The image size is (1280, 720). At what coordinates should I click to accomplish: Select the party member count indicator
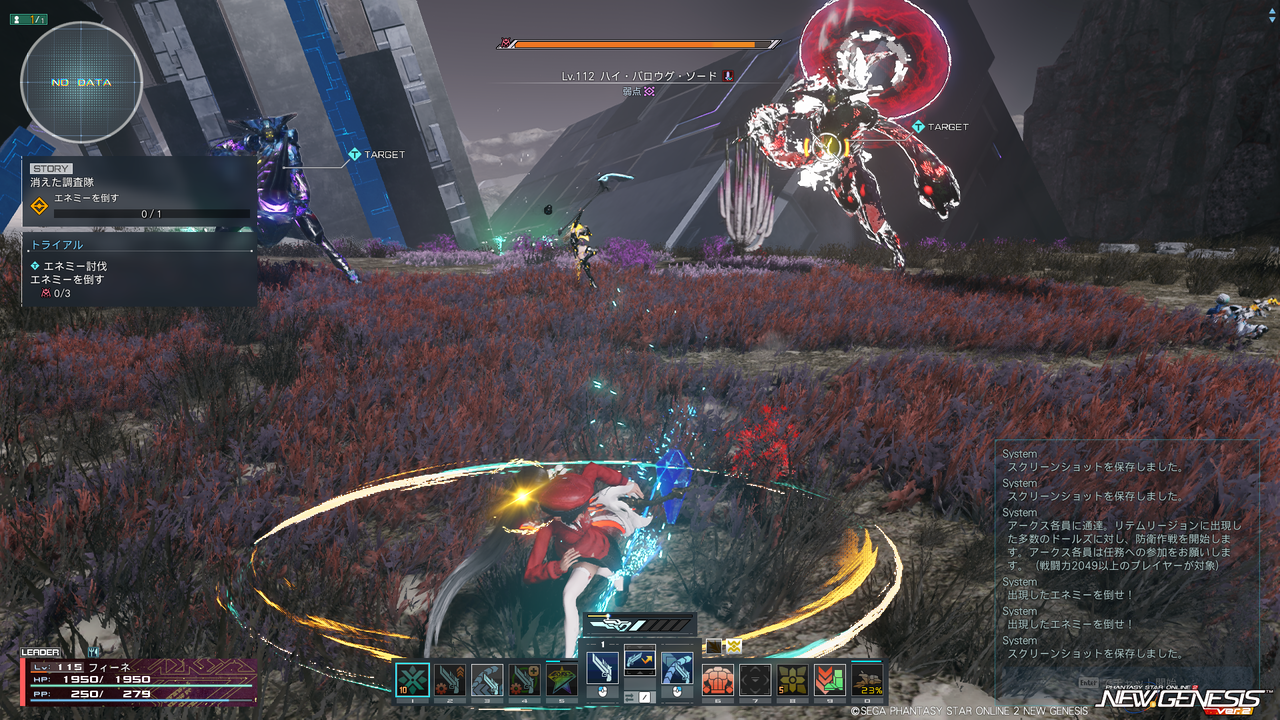click(x=28, y=19)
